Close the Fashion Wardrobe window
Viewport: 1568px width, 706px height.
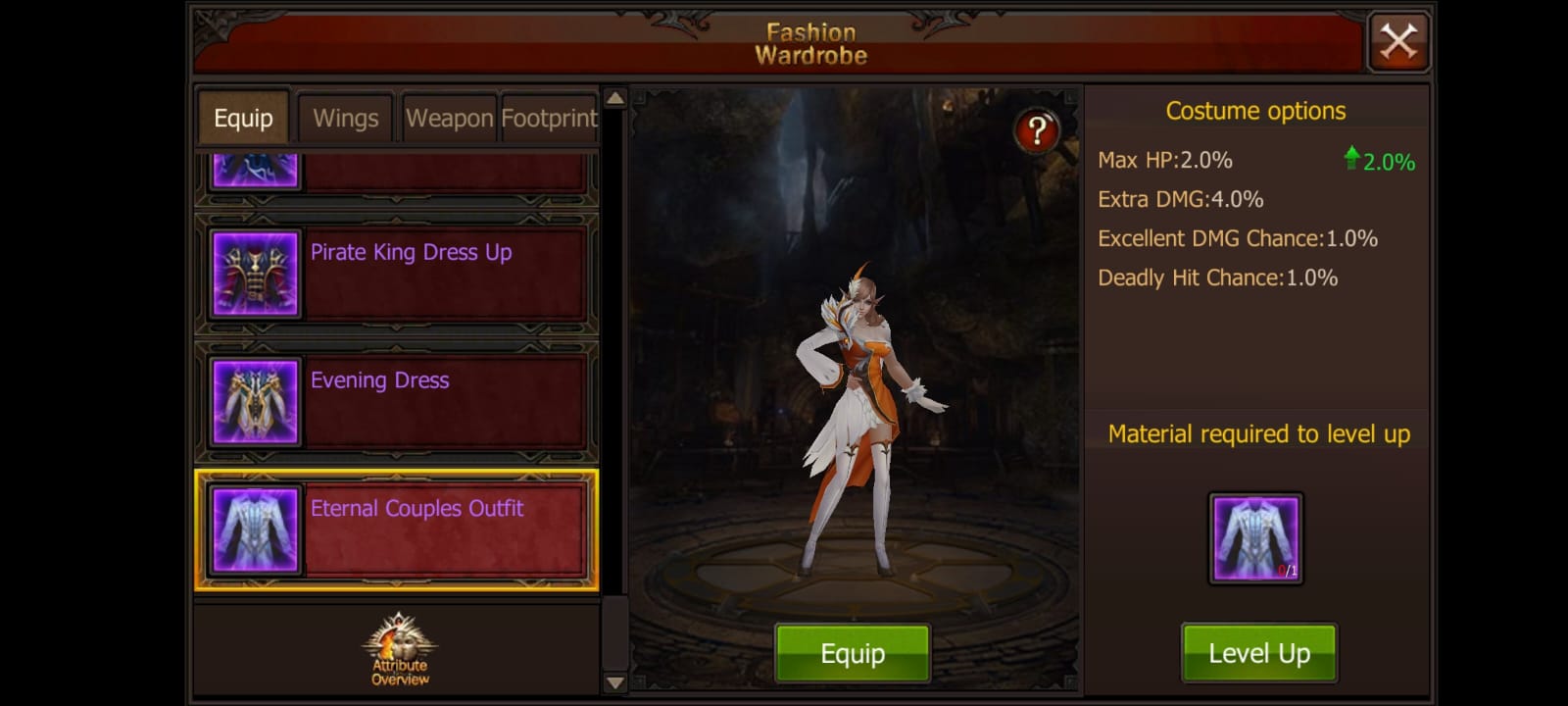pos(1398,42)
